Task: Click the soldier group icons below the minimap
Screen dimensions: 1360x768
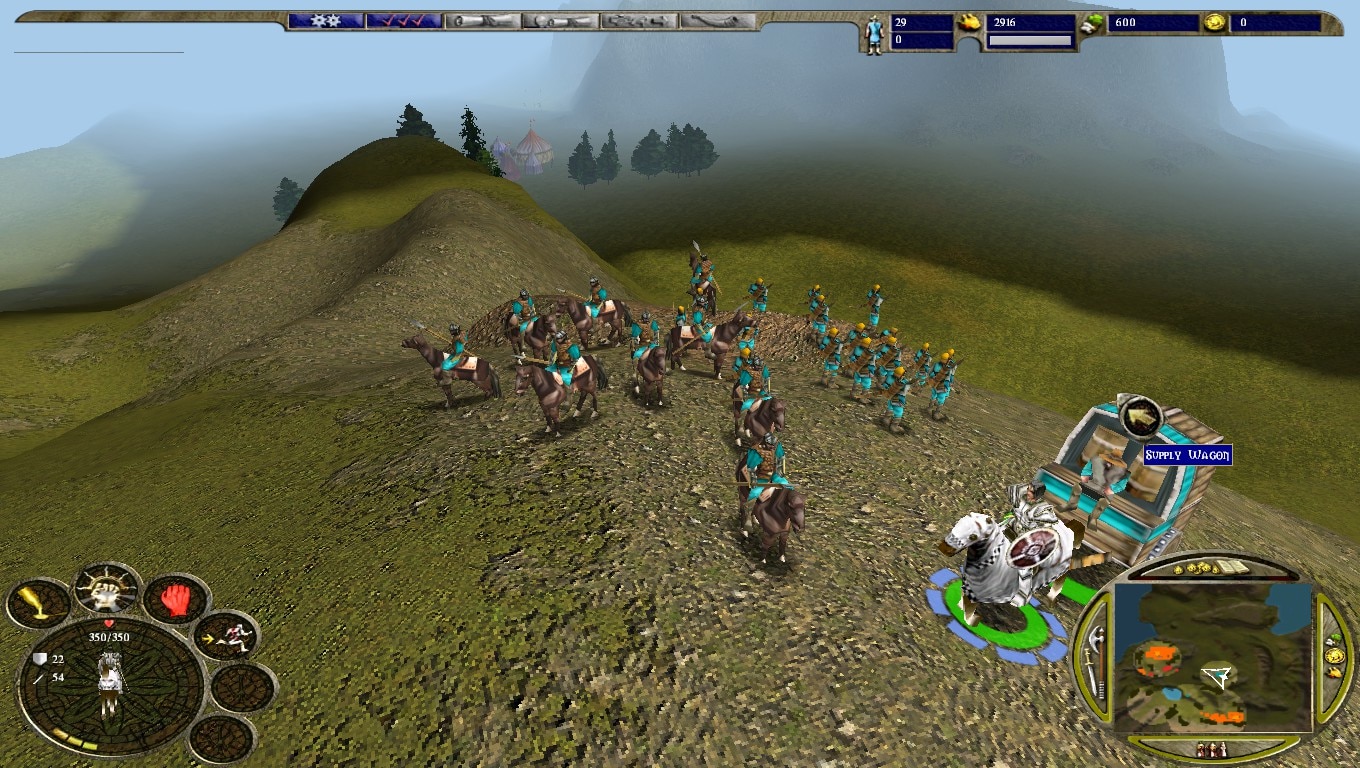Action: click(1211, 749)
